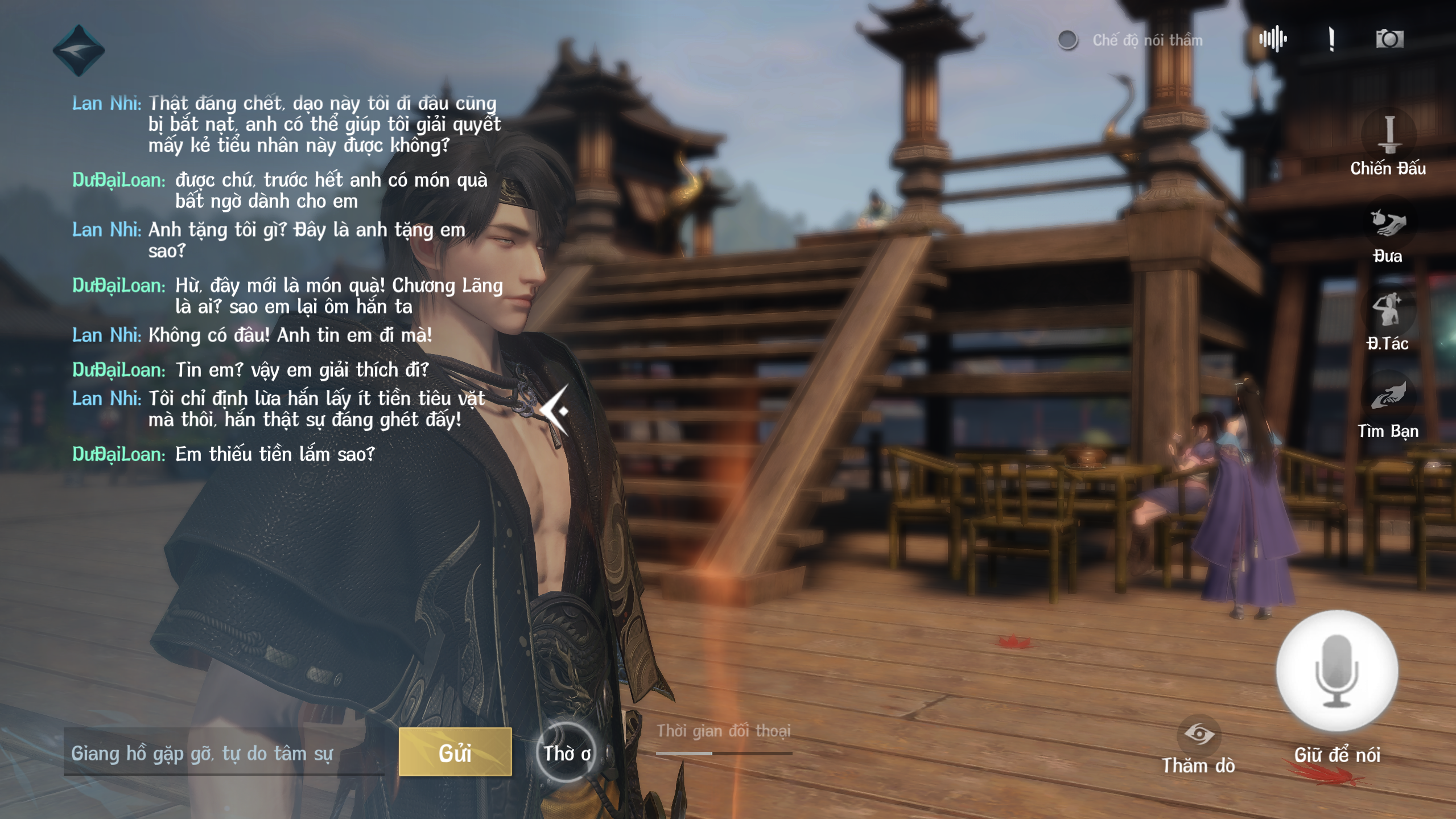Activate the Thăm dò eye button
The height and width of the screenshot is (819, 1456).
(x=1198, y=734)
